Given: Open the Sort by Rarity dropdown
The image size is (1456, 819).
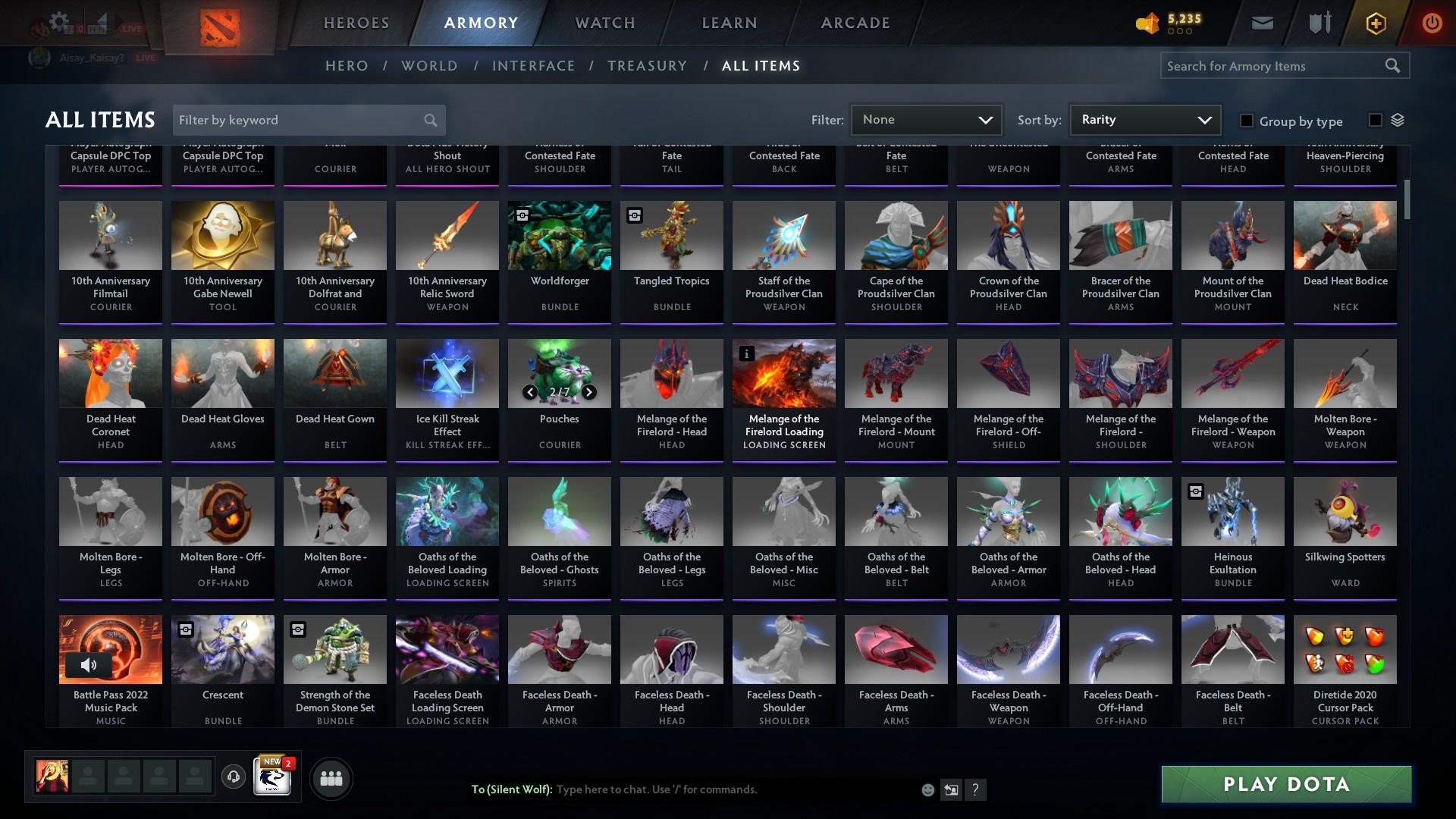Looking at the screenshot, I should coord(1144,119).
